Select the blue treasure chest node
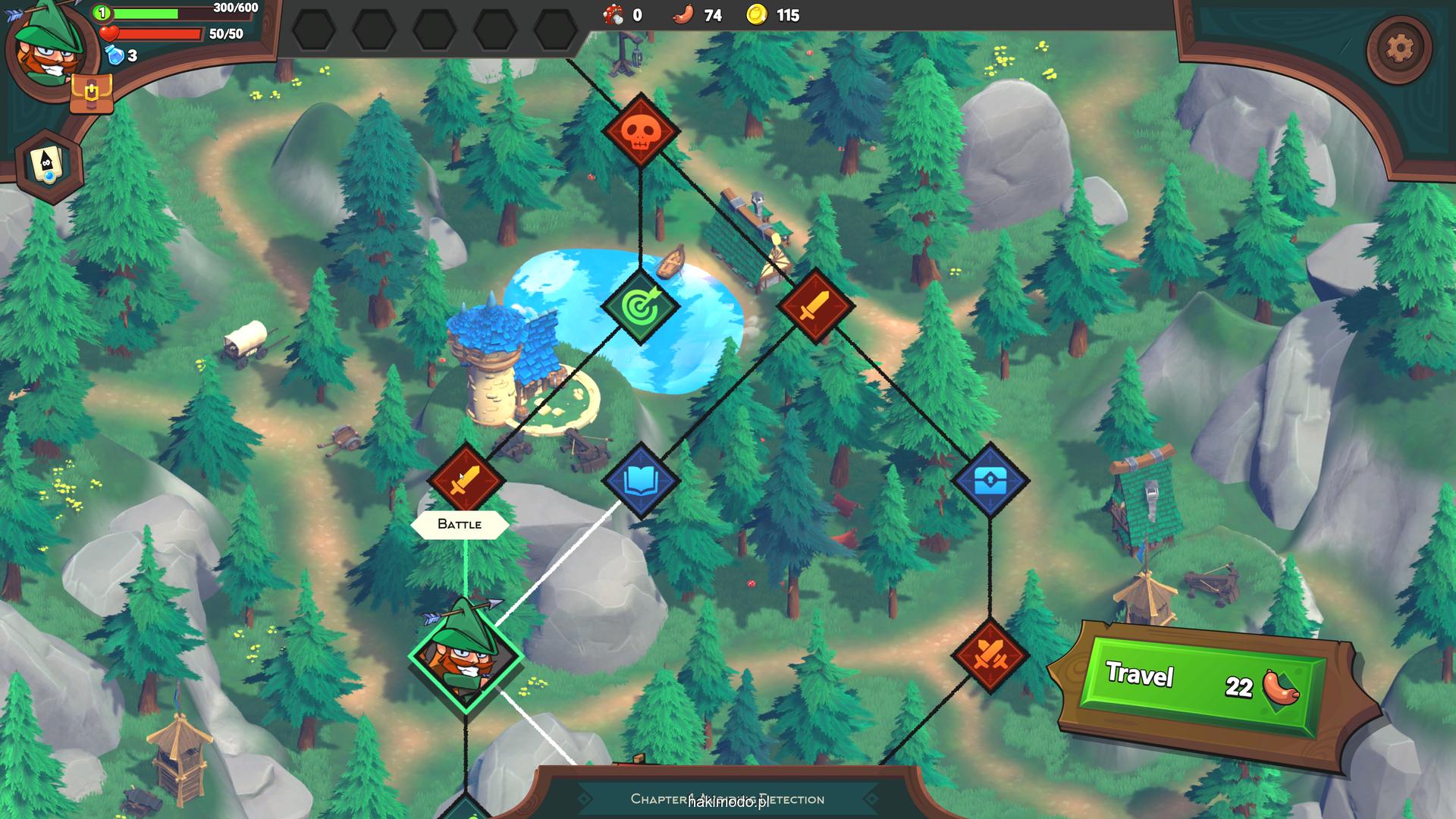Screen dimensions: 1456x819 click(990, 480)
